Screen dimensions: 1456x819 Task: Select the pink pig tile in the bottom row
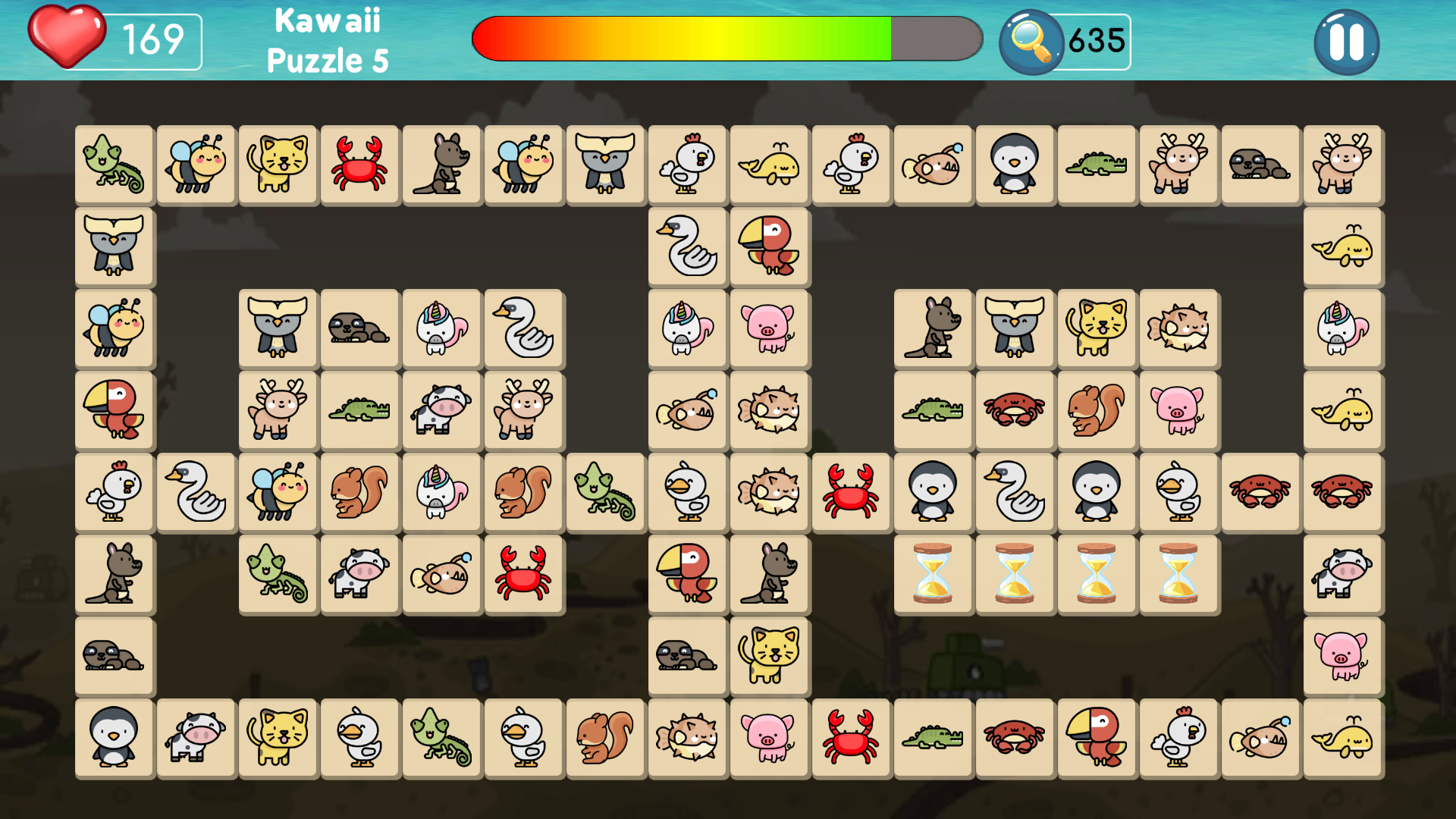point(770,738)
